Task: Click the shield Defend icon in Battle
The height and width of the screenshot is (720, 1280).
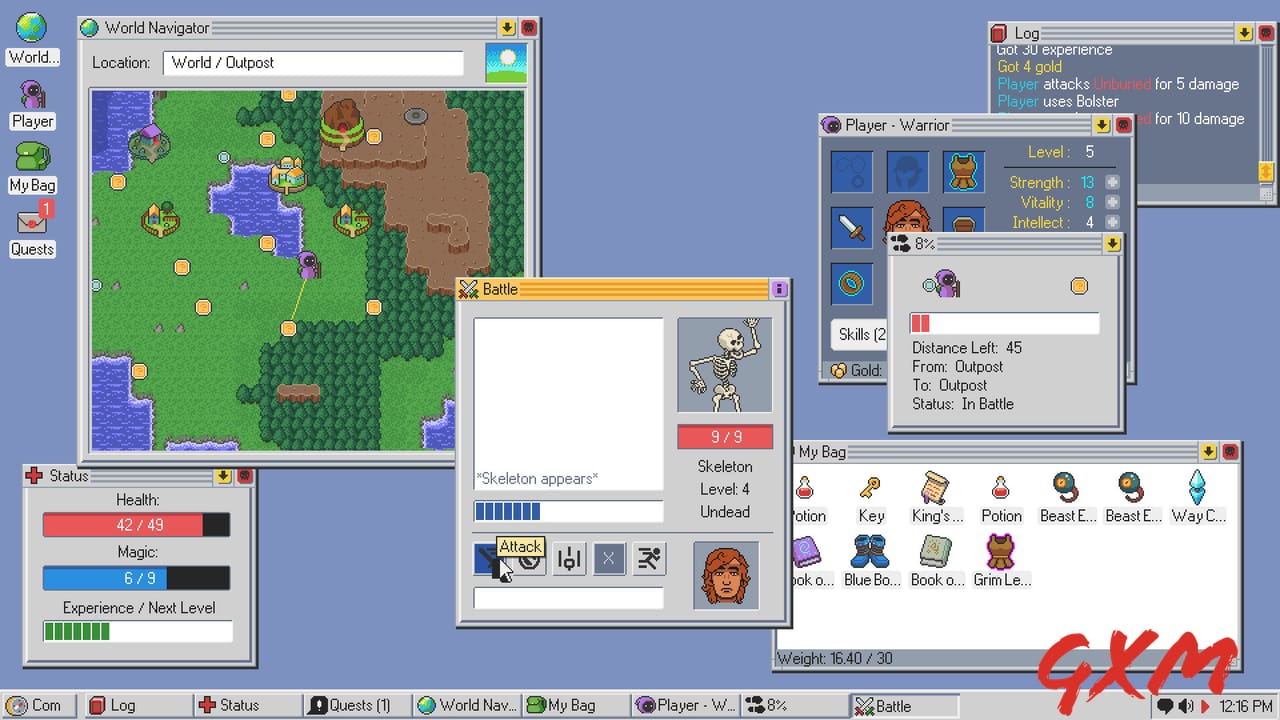Action: 530,560
